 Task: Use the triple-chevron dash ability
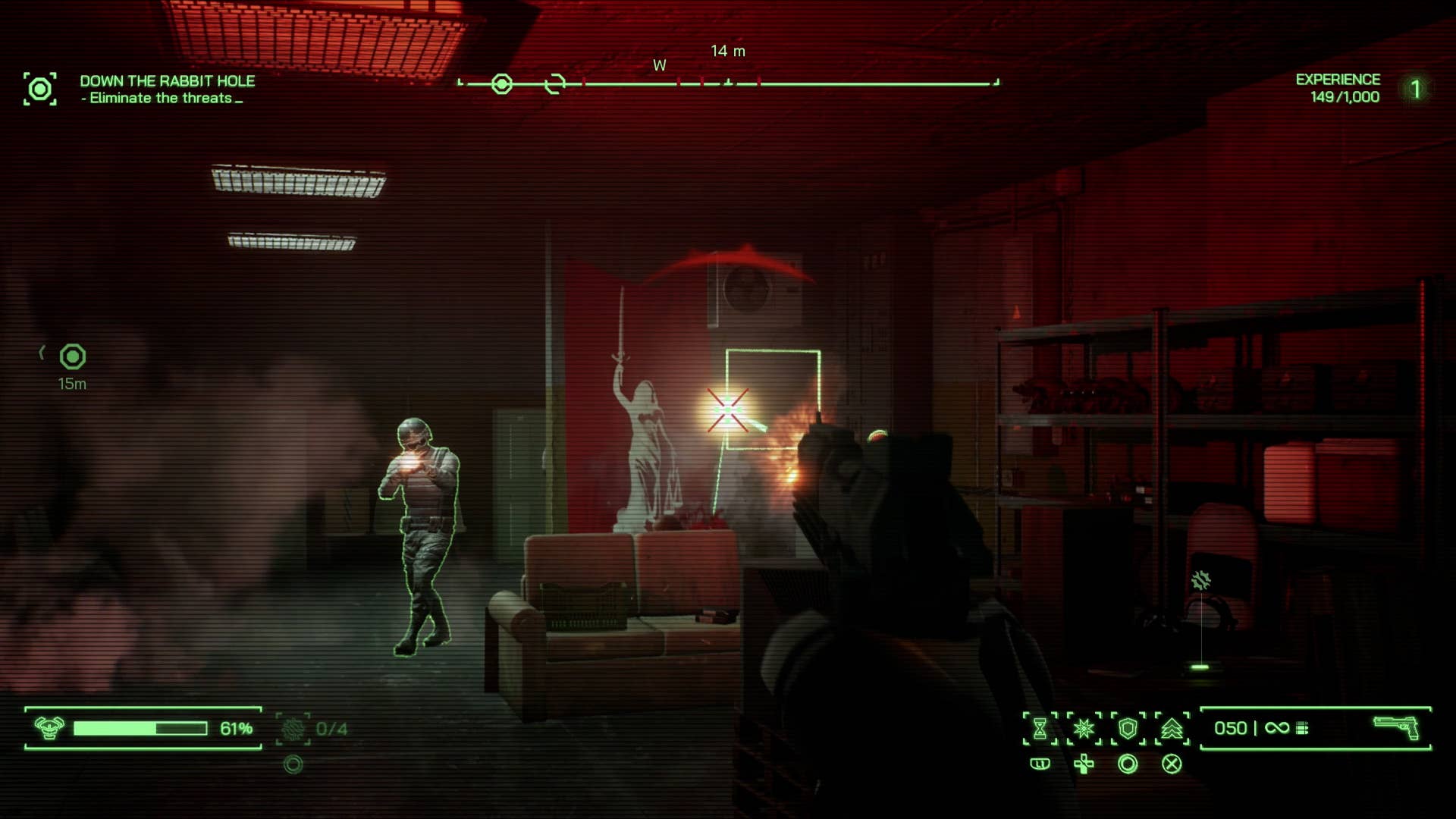coord(1172,729)
